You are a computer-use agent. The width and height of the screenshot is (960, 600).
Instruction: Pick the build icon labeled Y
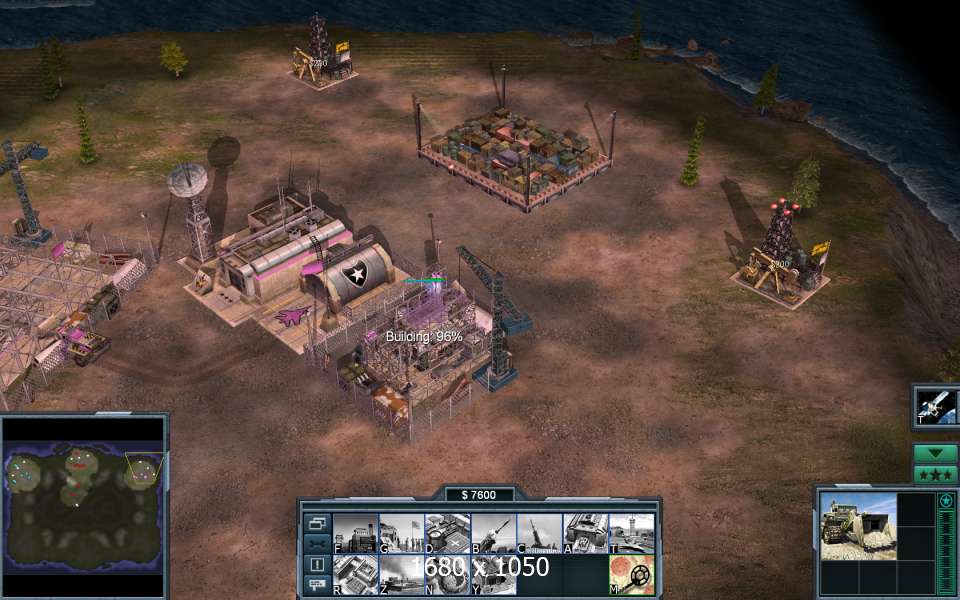tap(493, 574)
